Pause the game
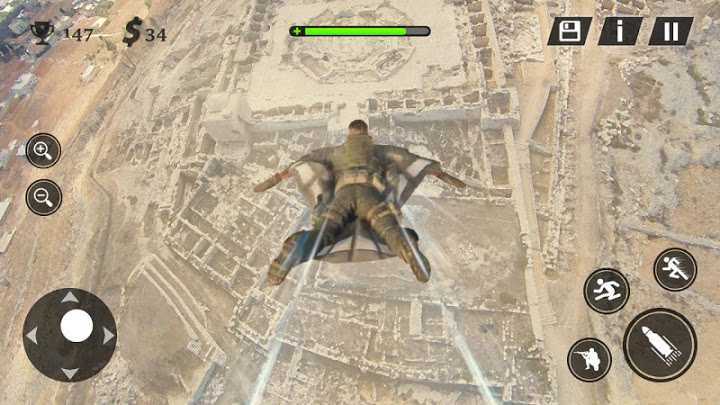Image resolution: width=720 pixels, height=405 pixels. (x=670, y=31)
